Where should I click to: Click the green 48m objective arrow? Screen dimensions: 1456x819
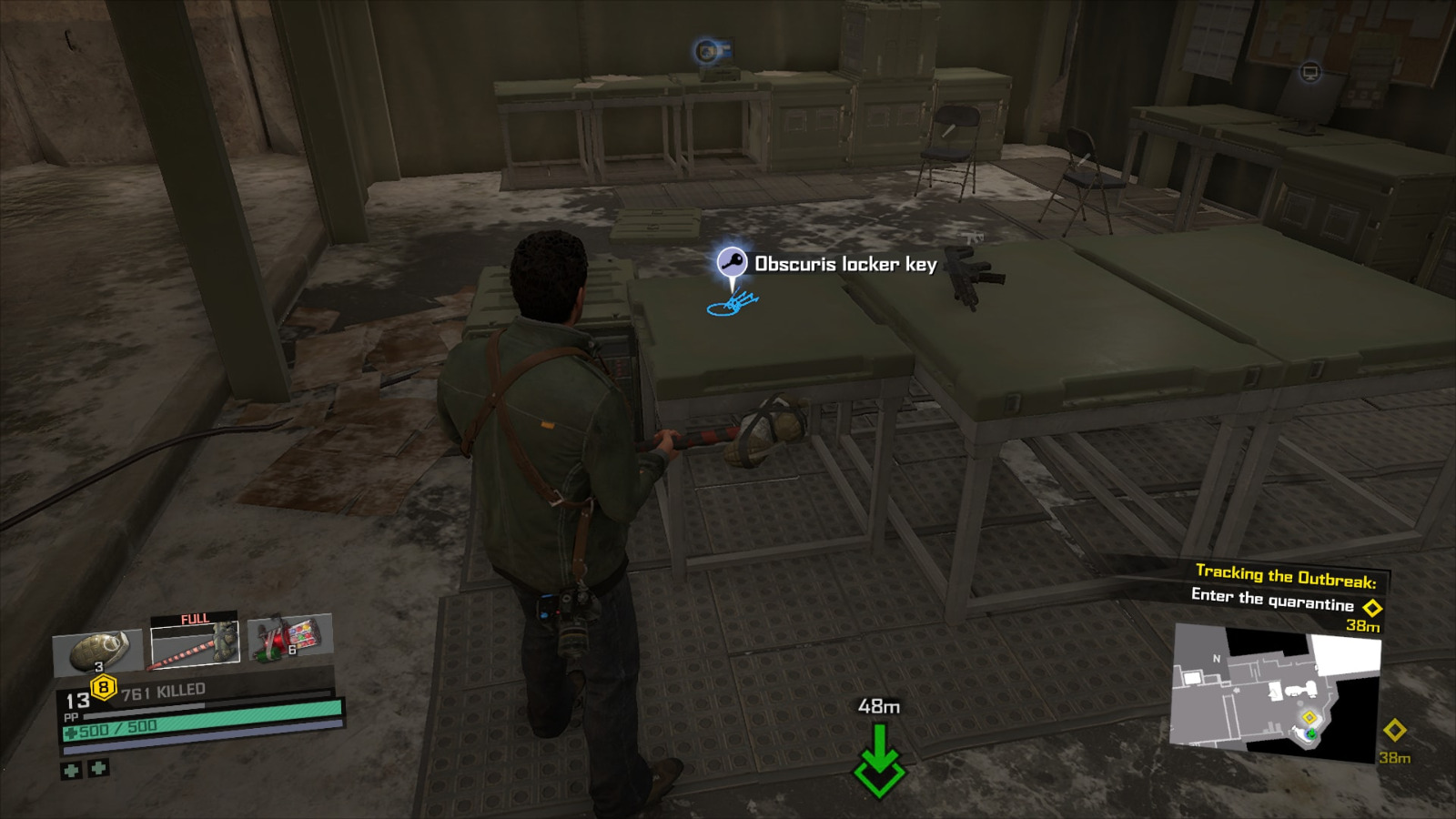coord(877,758)
